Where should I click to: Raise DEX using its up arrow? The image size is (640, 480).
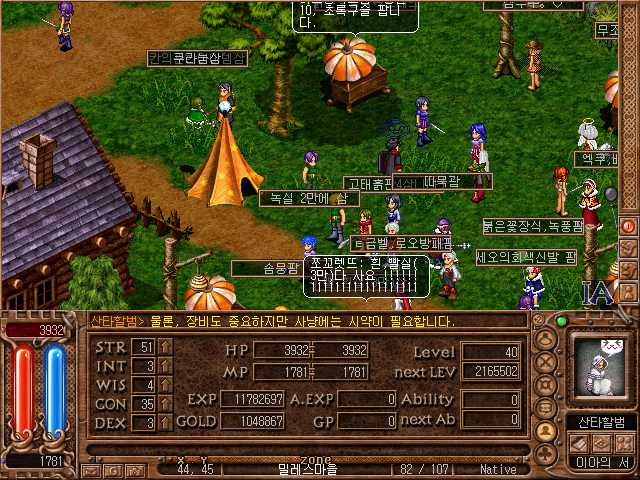pos(166,423)
